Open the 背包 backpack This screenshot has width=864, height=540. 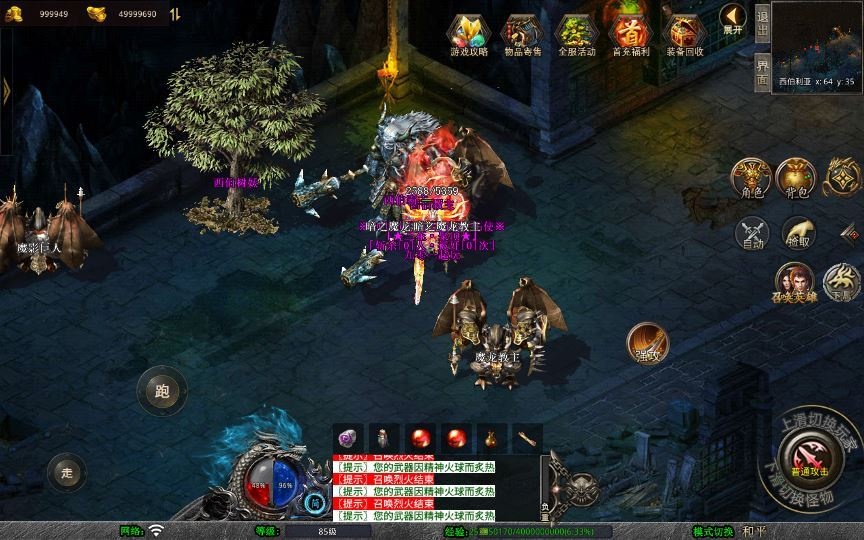coord(797,178)
